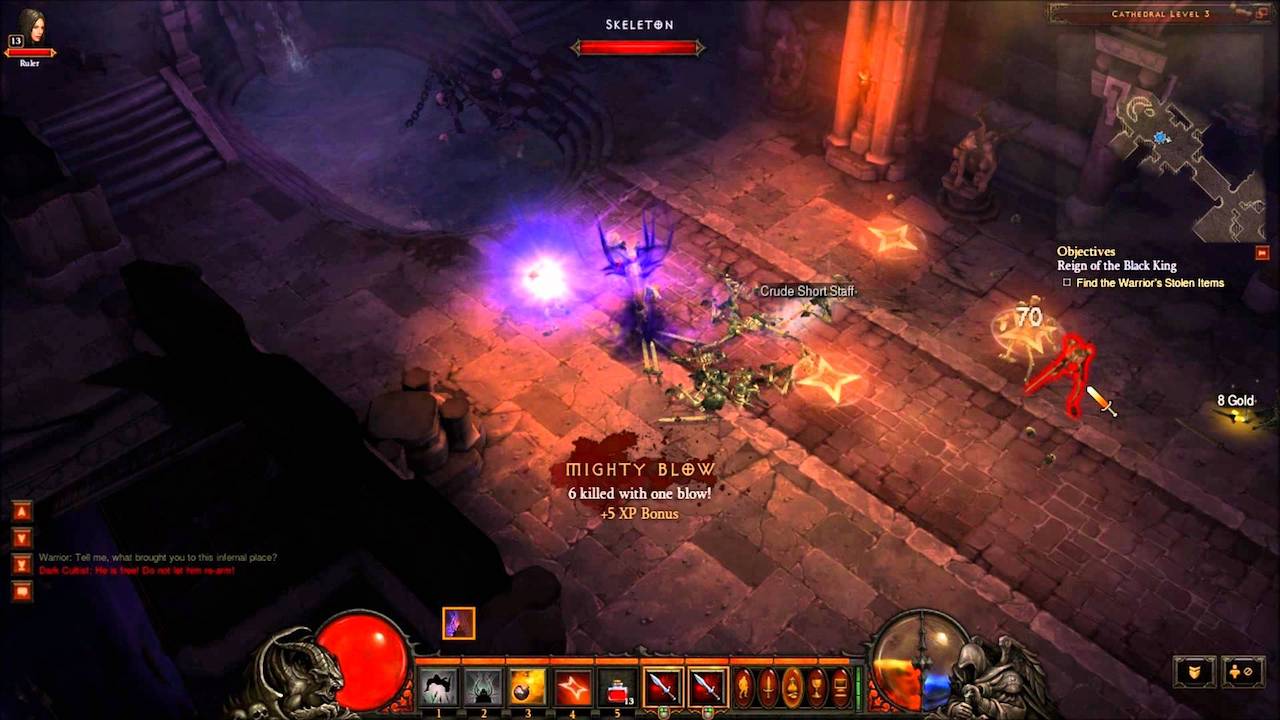Click the highlighted bell-shaped menu button

[792, 687]
